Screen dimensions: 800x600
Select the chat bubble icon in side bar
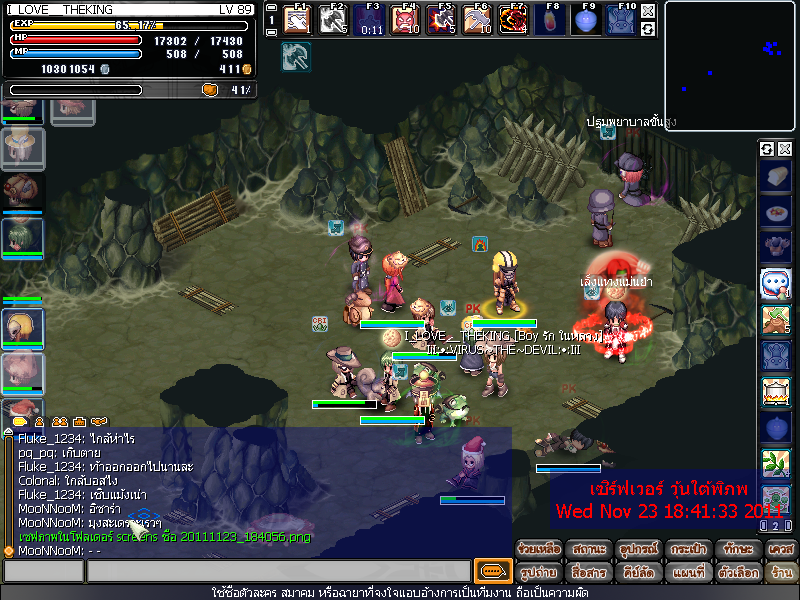tap(776, 283)
